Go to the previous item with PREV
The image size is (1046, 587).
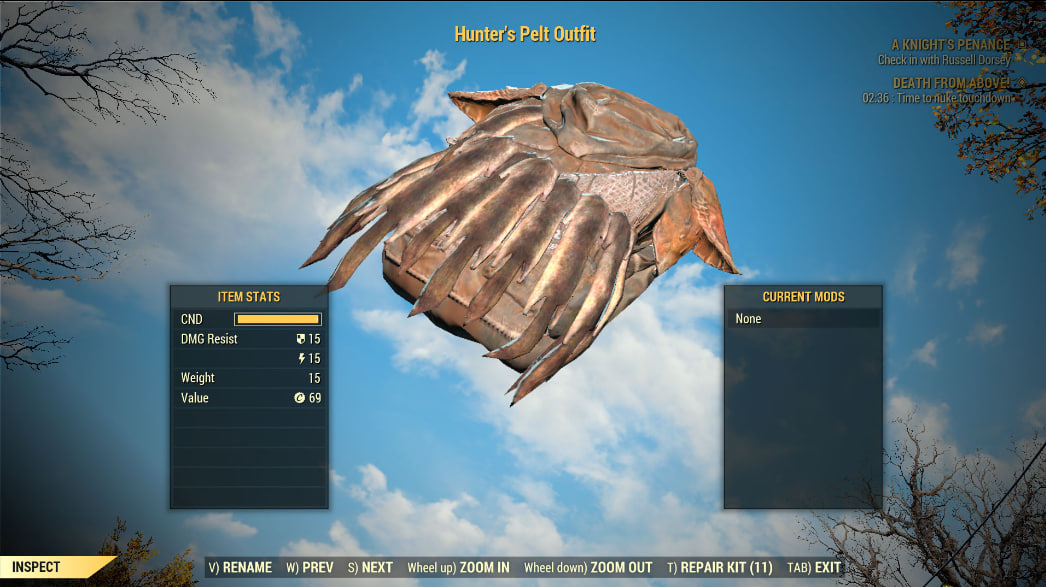pyautogui.click(x=310, y=567)
